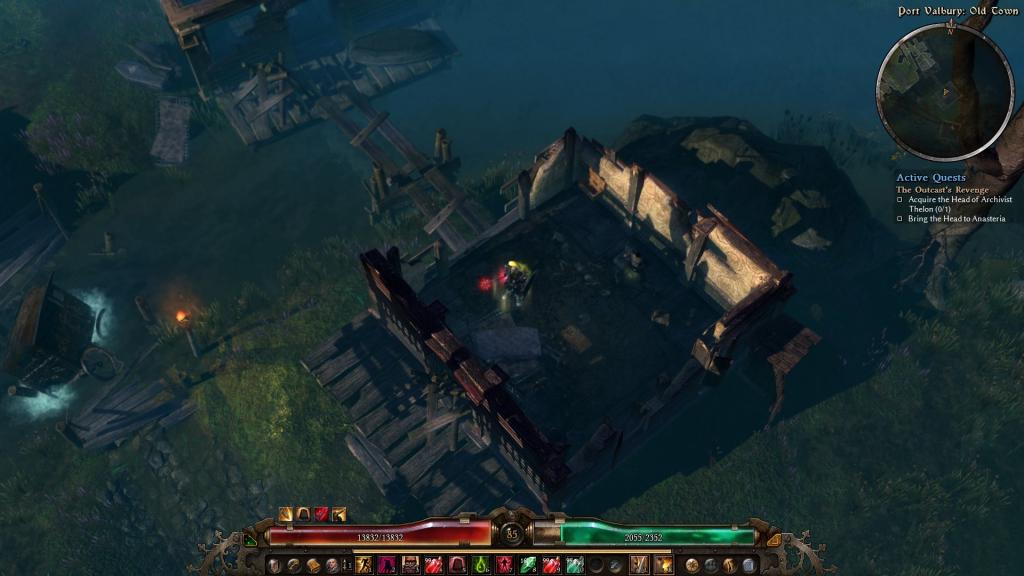Activate the green flame skill in the hotbar

(481, 566)
